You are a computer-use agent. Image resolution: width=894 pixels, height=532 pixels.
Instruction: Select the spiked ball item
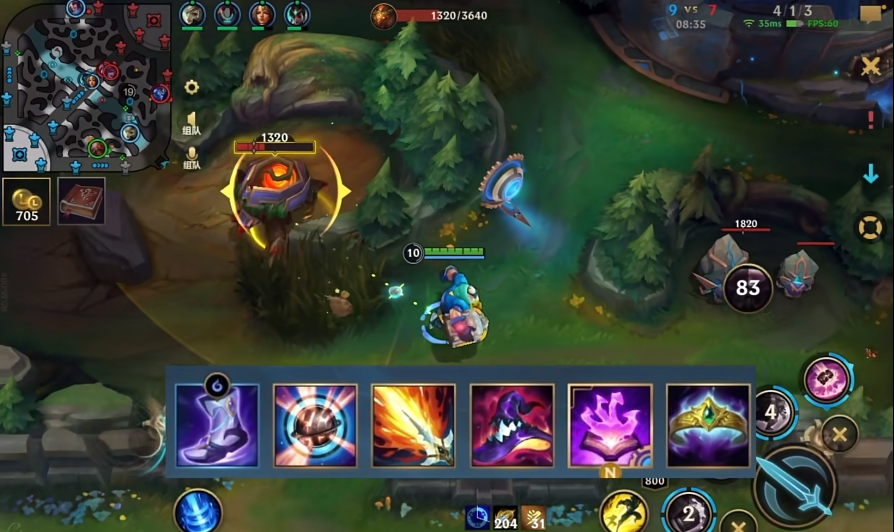(x=315, y=426)
